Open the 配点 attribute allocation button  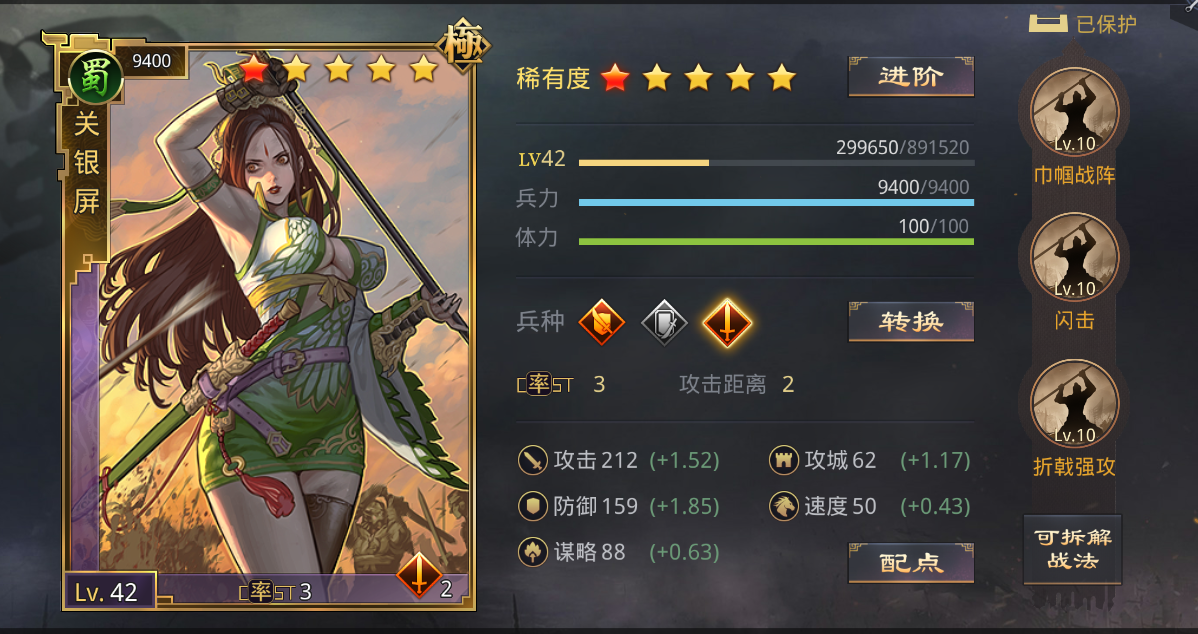coord(911,563)
